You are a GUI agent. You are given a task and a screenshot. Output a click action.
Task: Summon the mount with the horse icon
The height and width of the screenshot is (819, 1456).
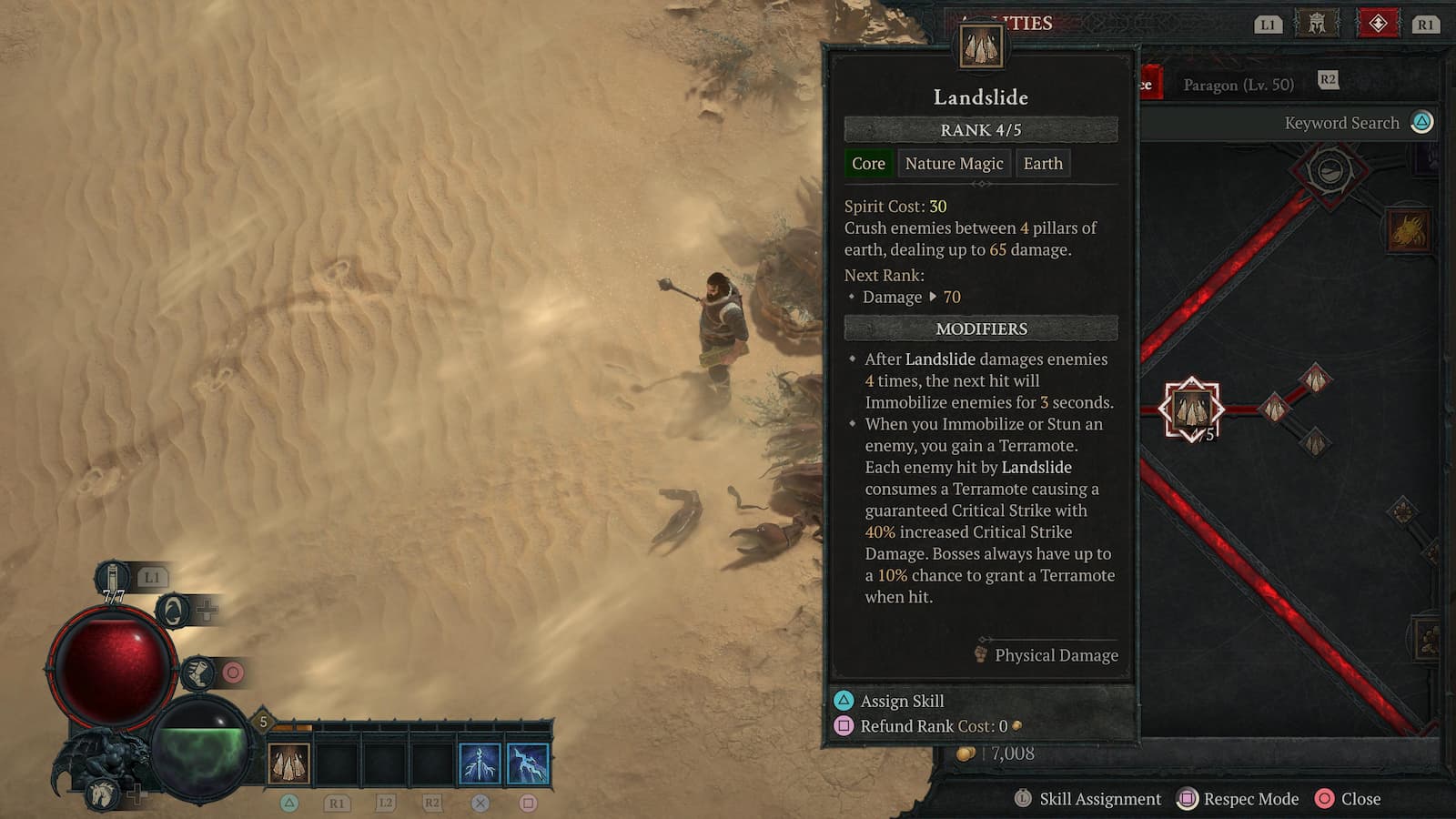102,794
